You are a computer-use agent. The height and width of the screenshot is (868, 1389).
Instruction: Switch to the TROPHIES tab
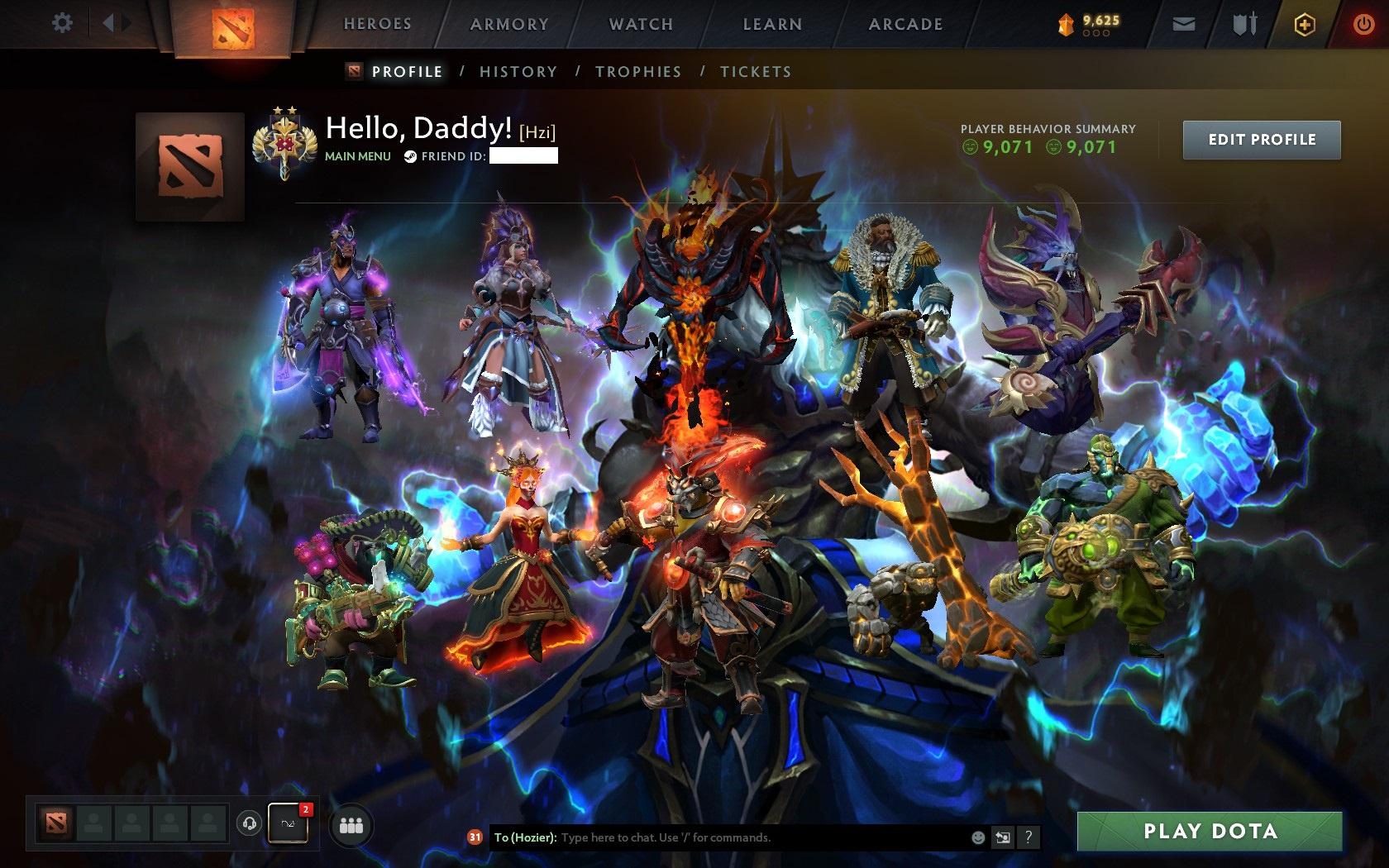(637, 72)
